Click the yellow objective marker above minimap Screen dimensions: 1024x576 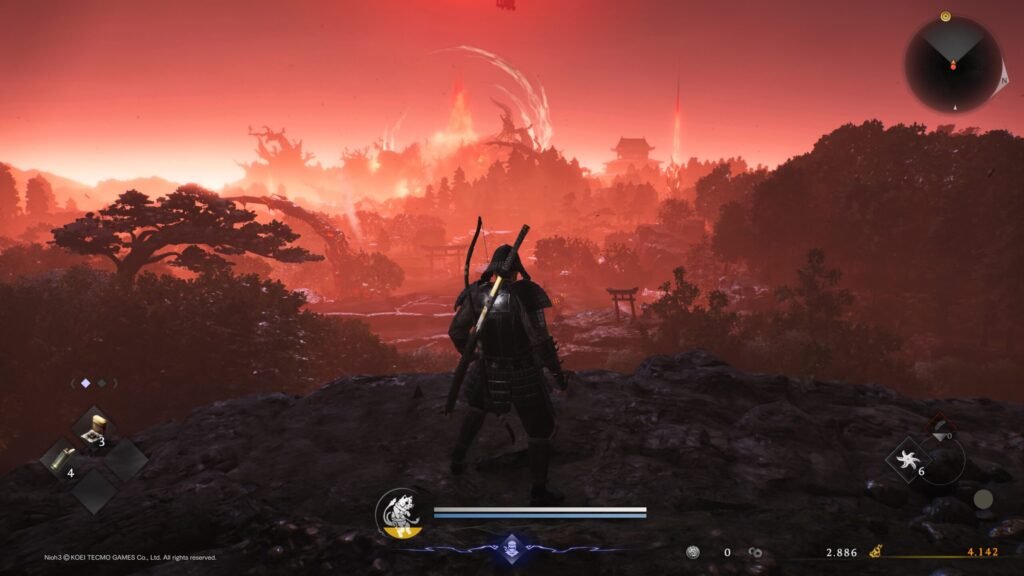[944, 16]
